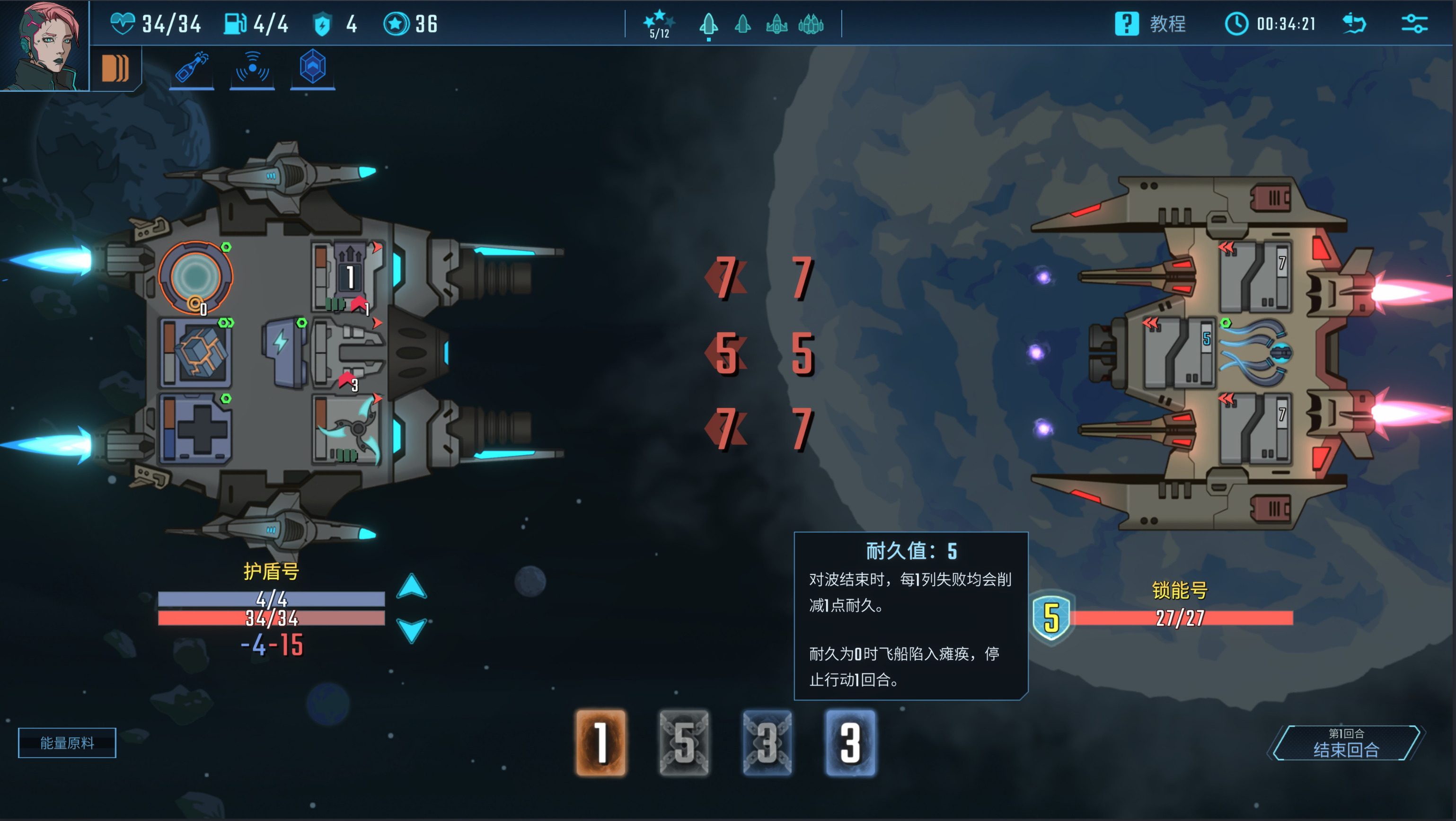Select the circular shield generator room
The height and width of the screenshot is (821, 1456).
click(x=195, y=277)
